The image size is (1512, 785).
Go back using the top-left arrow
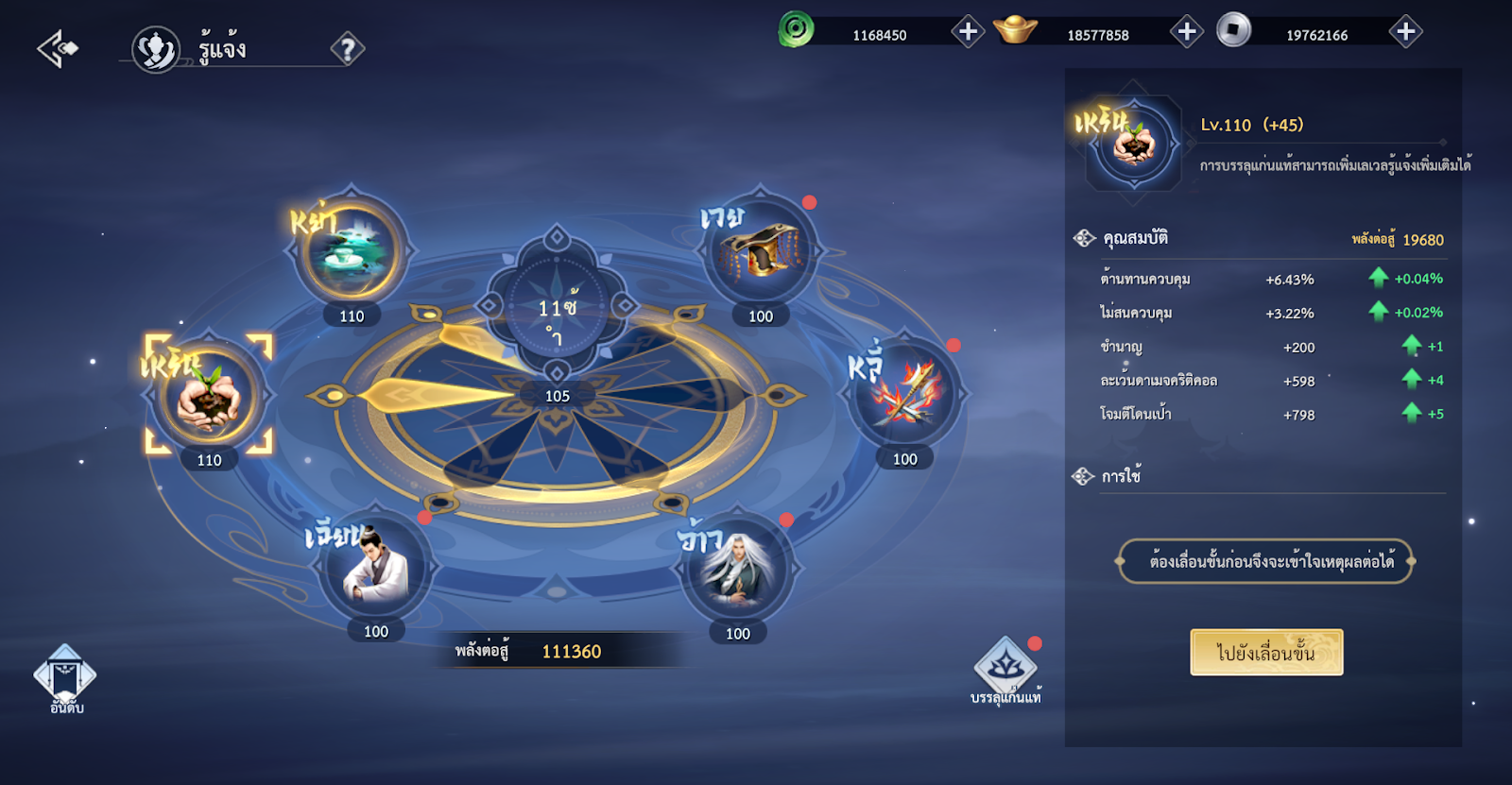pos(57,48)
